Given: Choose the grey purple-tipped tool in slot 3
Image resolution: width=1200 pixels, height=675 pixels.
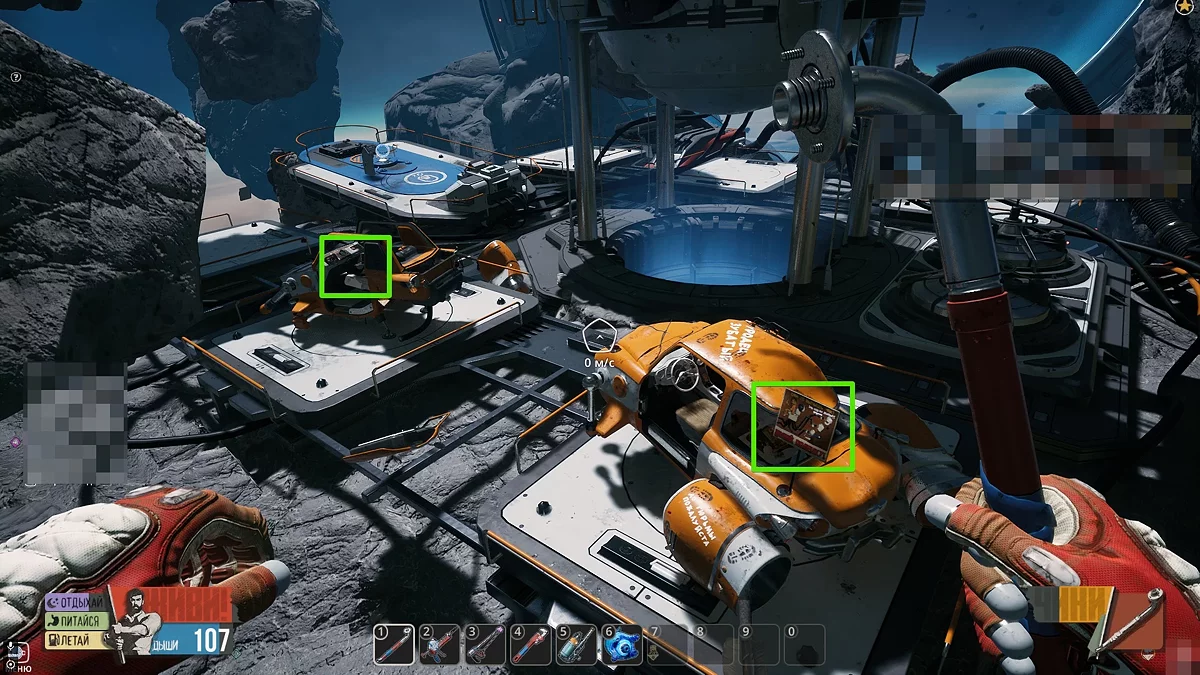Looking at the screenshot, I should (485, 645).
